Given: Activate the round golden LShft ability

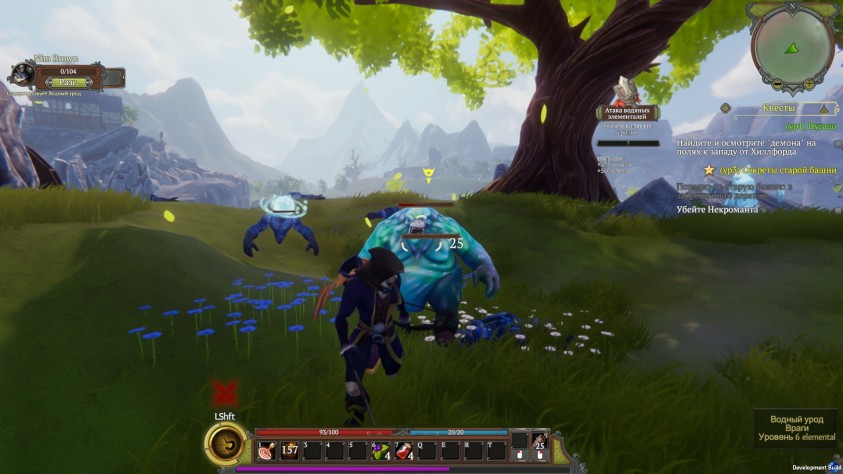Looking at the screenshot, I should (225, 444).
